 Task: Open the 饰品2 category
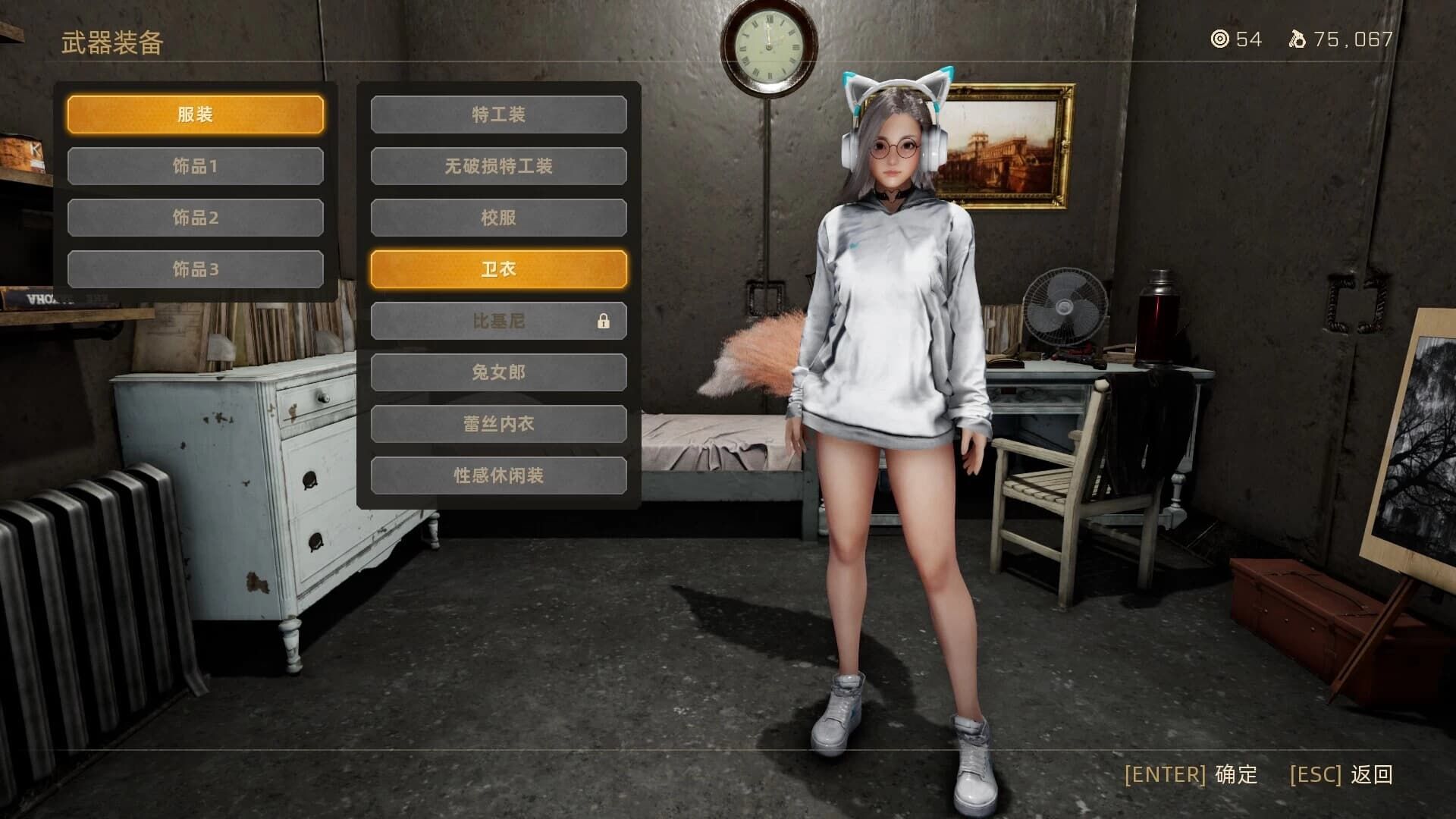(x=196, y=217)
